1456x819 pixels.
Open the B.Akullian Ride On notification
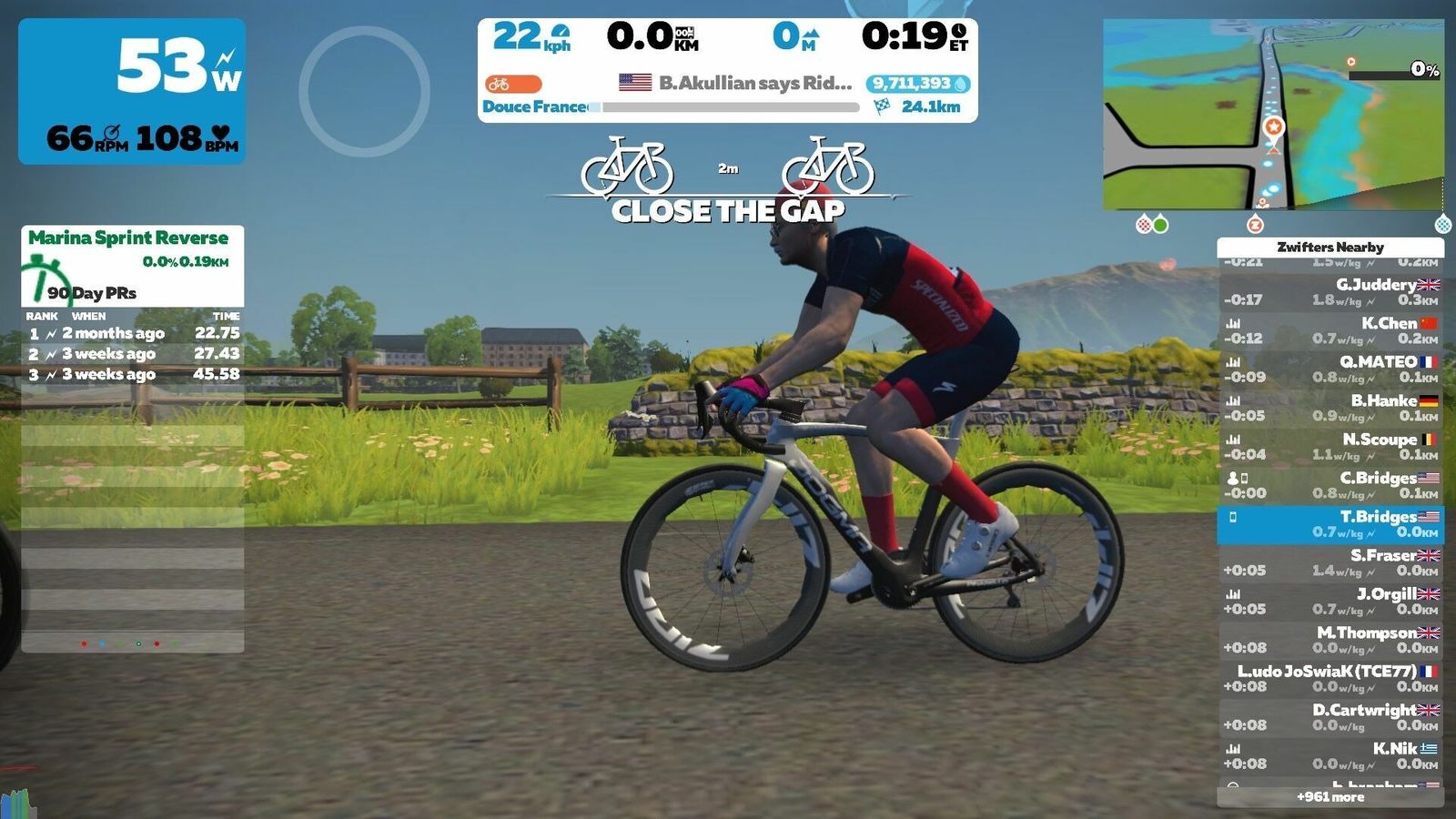click(735, 83)
